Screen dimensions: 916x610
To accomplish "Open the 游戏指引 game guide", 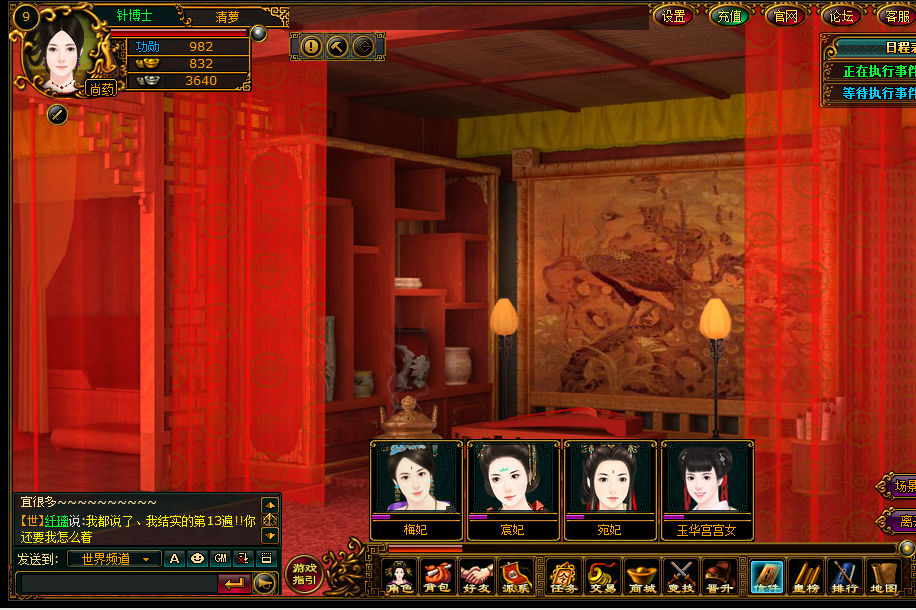I will tap(304, 575).
